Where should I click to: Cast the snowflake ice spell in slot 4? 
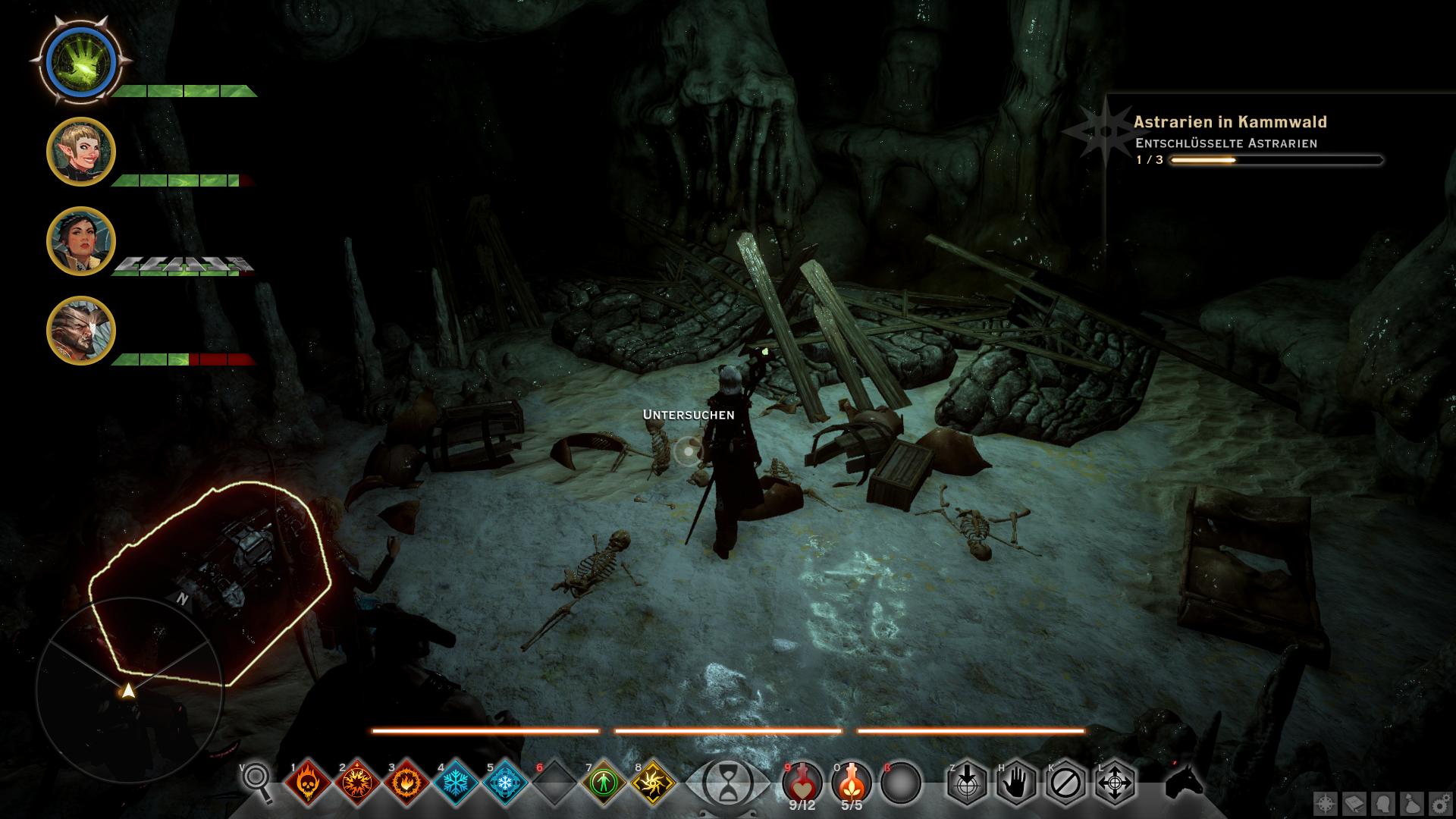click(x=455, y=782)
